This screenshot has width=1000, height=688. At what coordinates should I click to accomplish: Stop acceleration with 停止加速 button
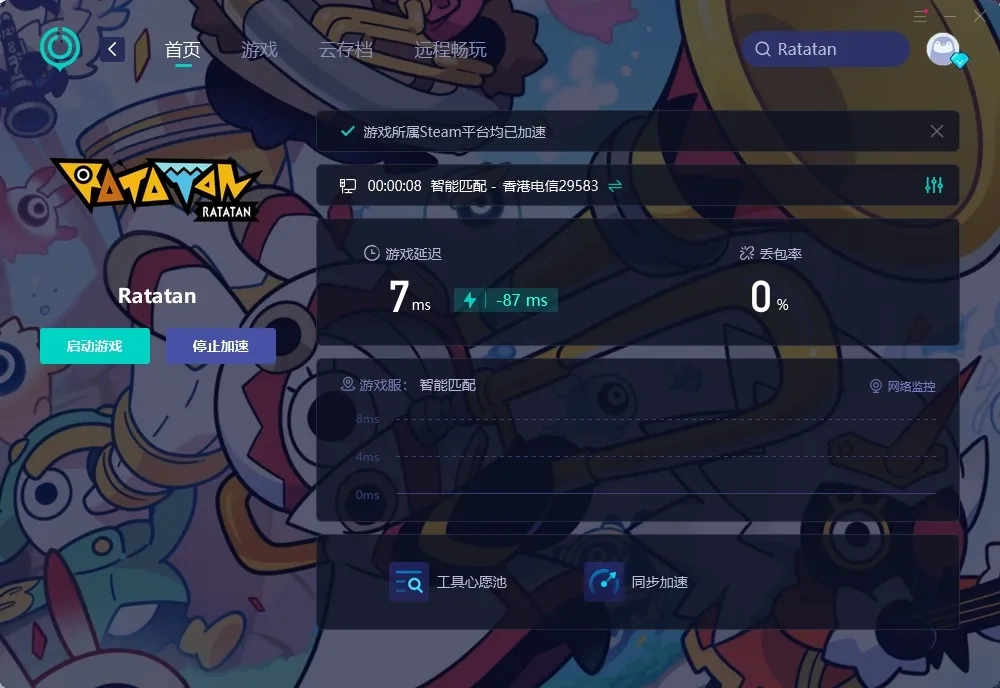point(221,346)
